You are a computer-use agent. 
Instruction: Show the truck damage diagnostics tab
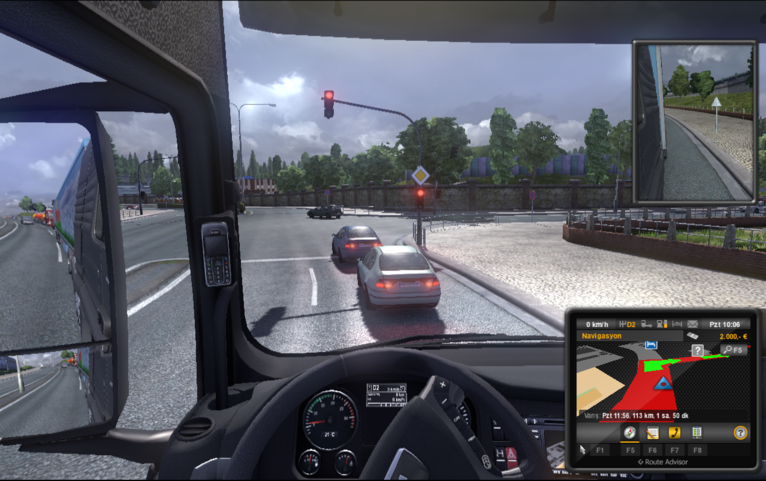tap(696, 433)
